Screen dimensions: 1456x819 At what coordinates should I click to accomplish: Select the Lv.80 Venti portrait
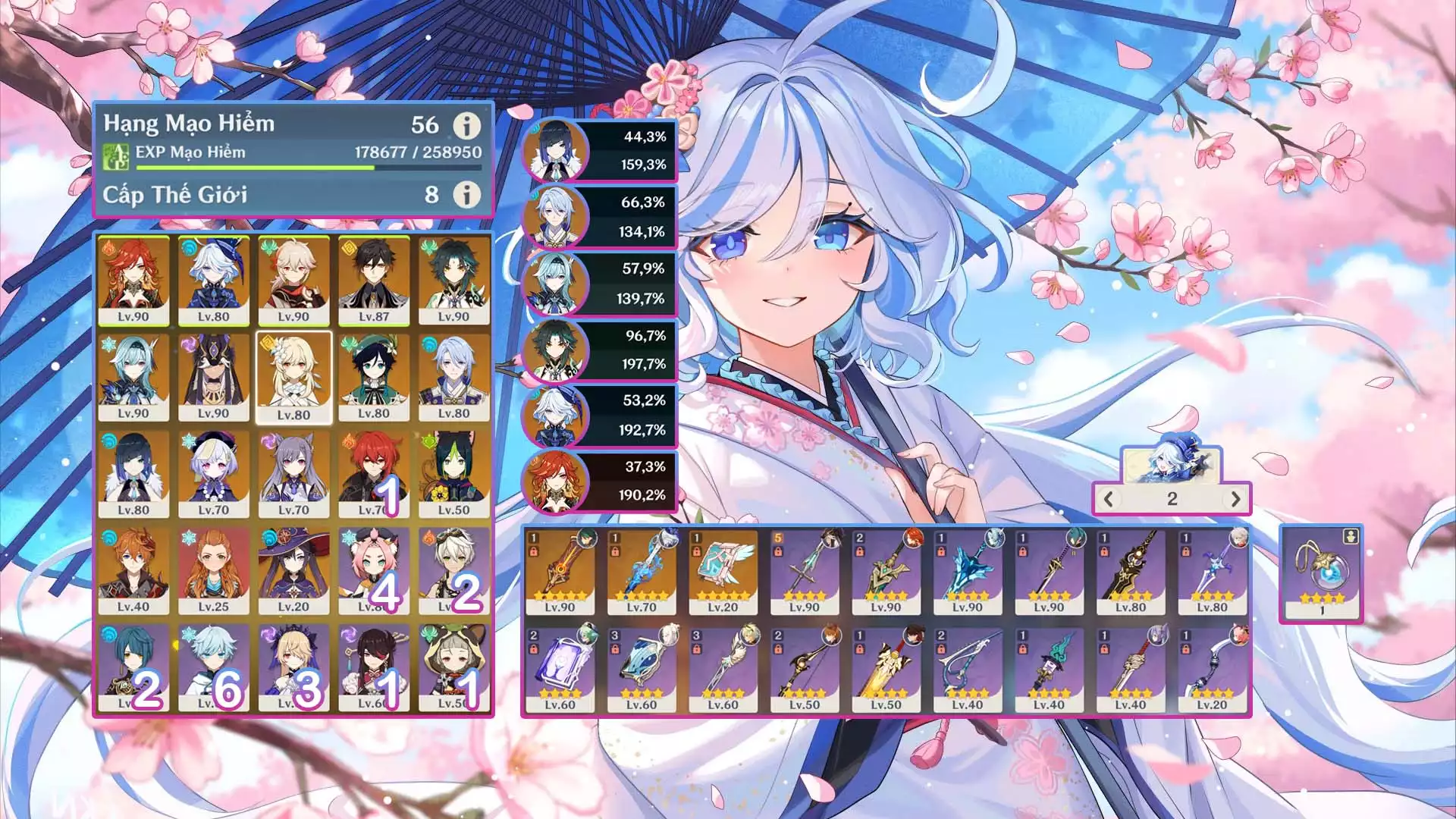coord(374,378)
